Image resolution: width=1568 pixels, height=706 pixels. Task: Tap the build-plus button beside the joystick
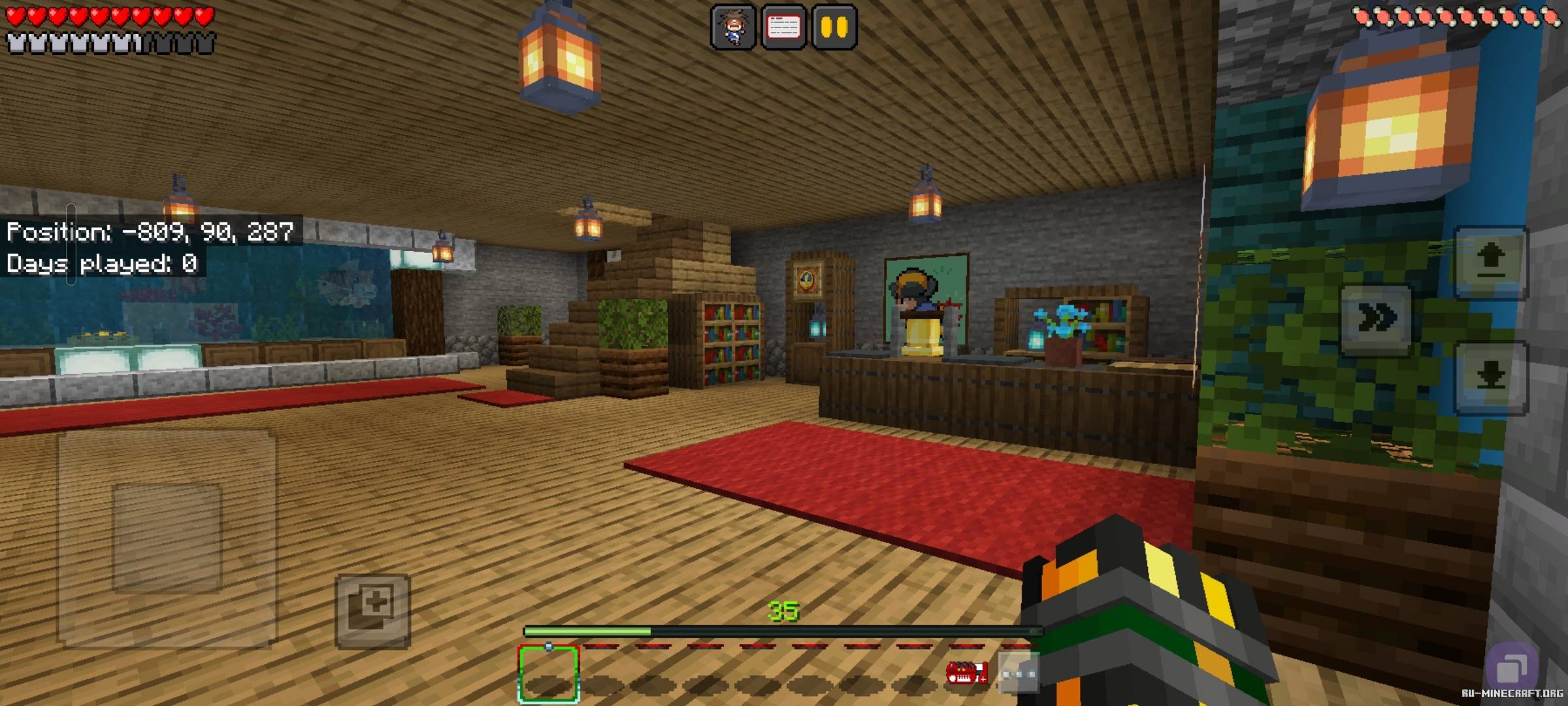372,610
